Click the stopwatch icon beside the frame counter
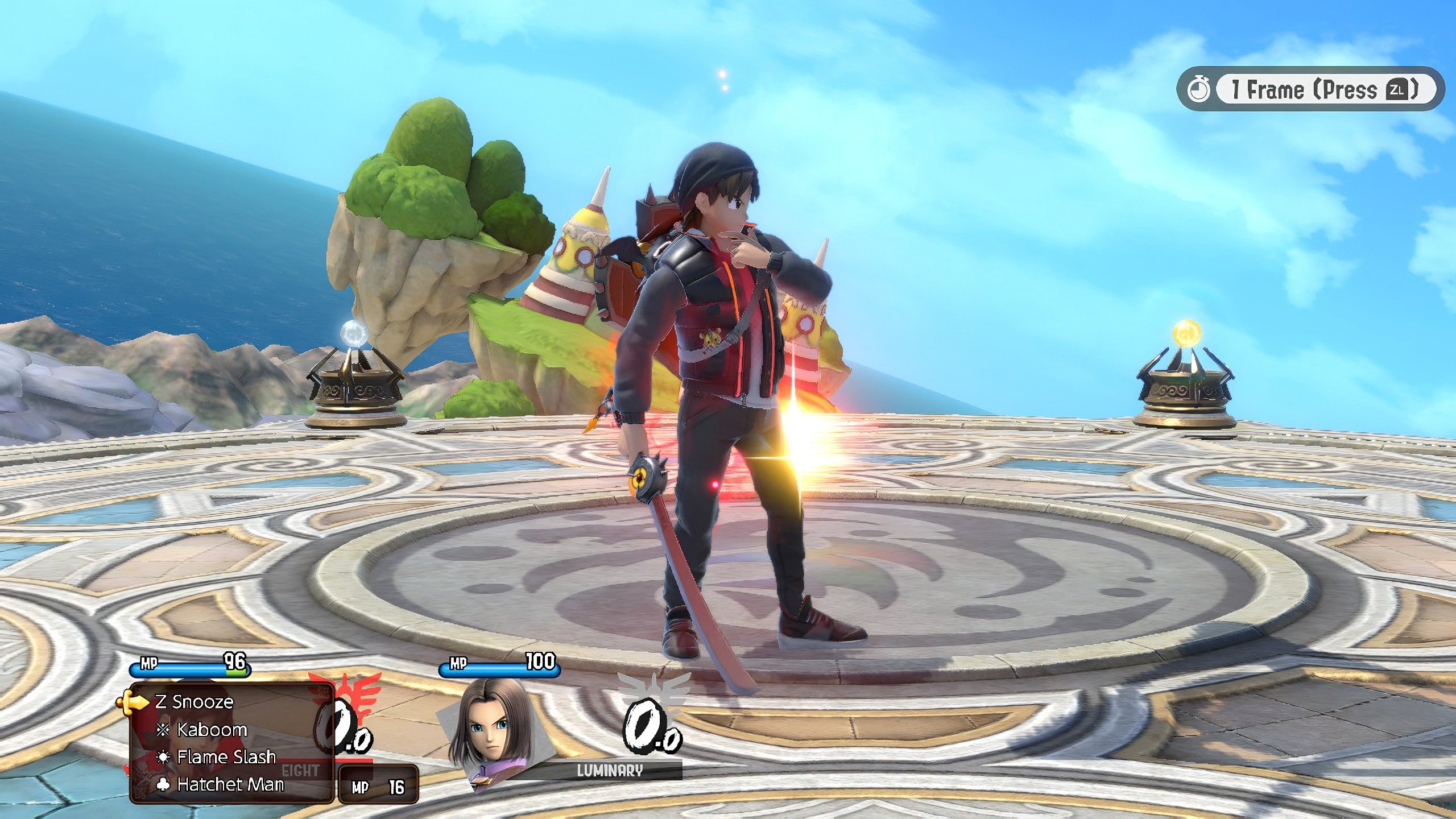Screen dimensions: 1456x819 [1200, 90]
